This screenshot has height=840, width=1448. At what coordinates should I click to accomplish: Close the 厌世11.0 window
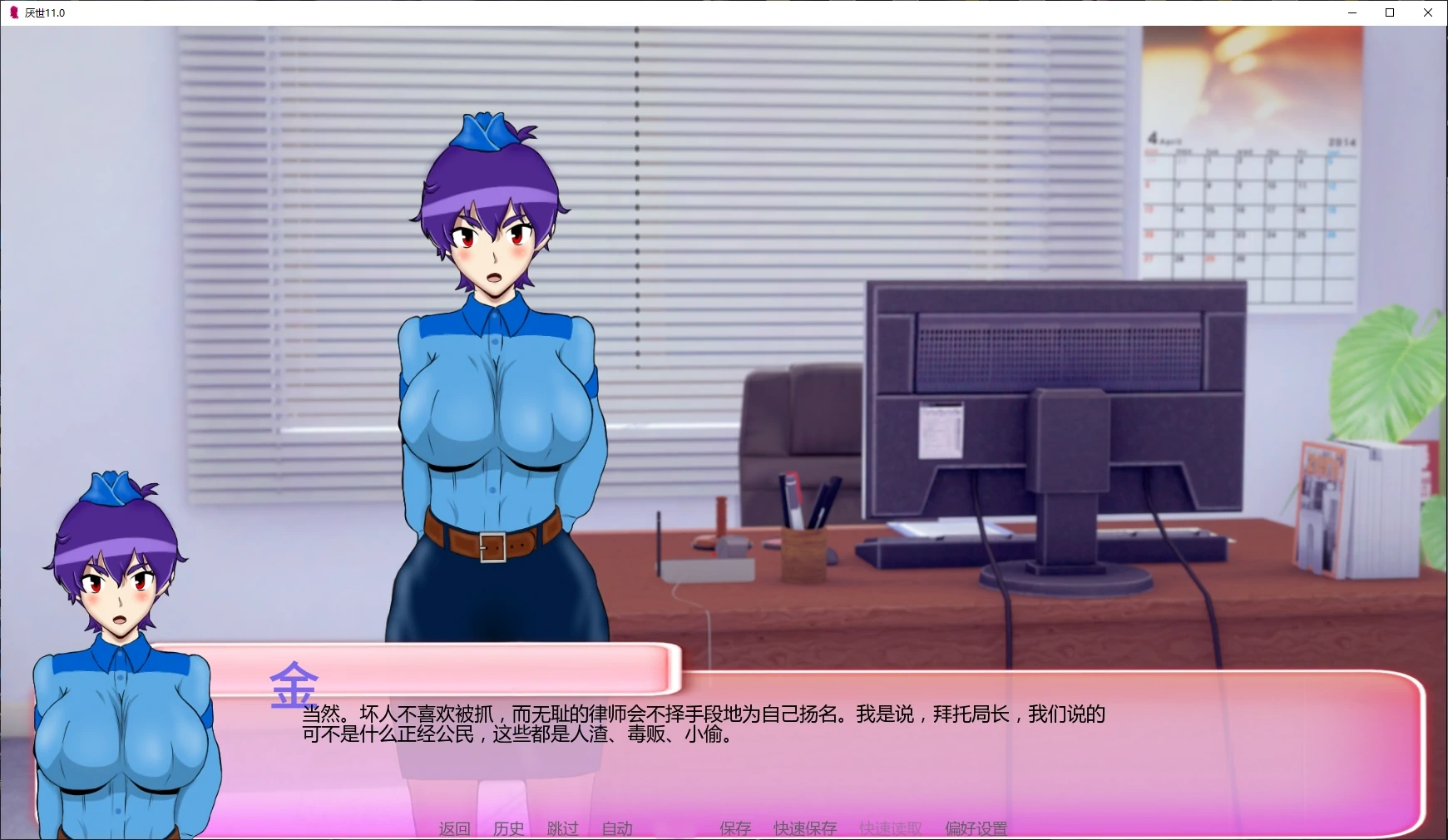(x=1427, y=12)
